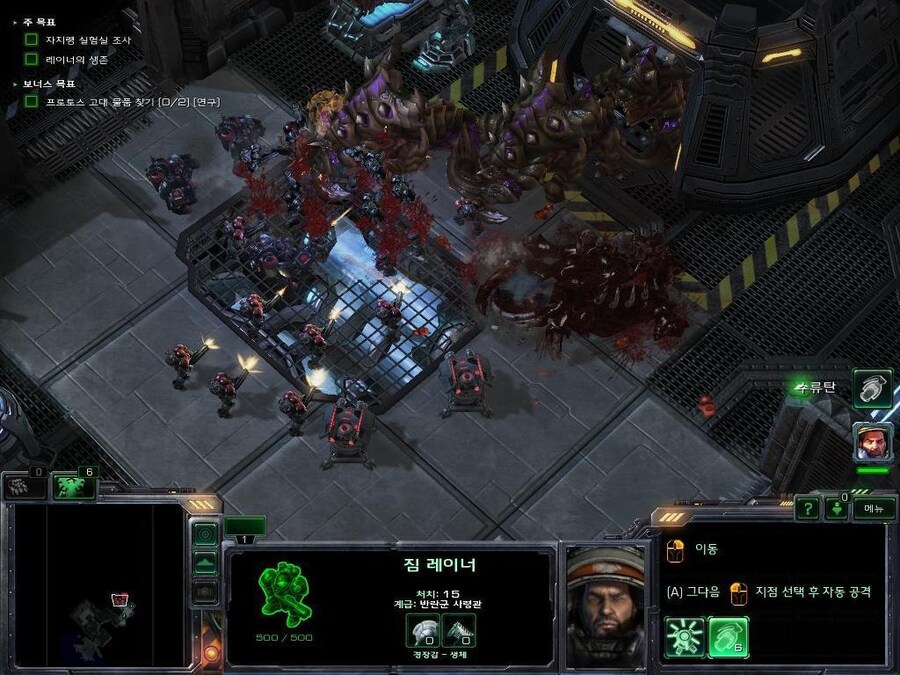Select the Jim Raynor unit wireframe
The height and width of the screenshot is (675, 900).
[284, 594]
